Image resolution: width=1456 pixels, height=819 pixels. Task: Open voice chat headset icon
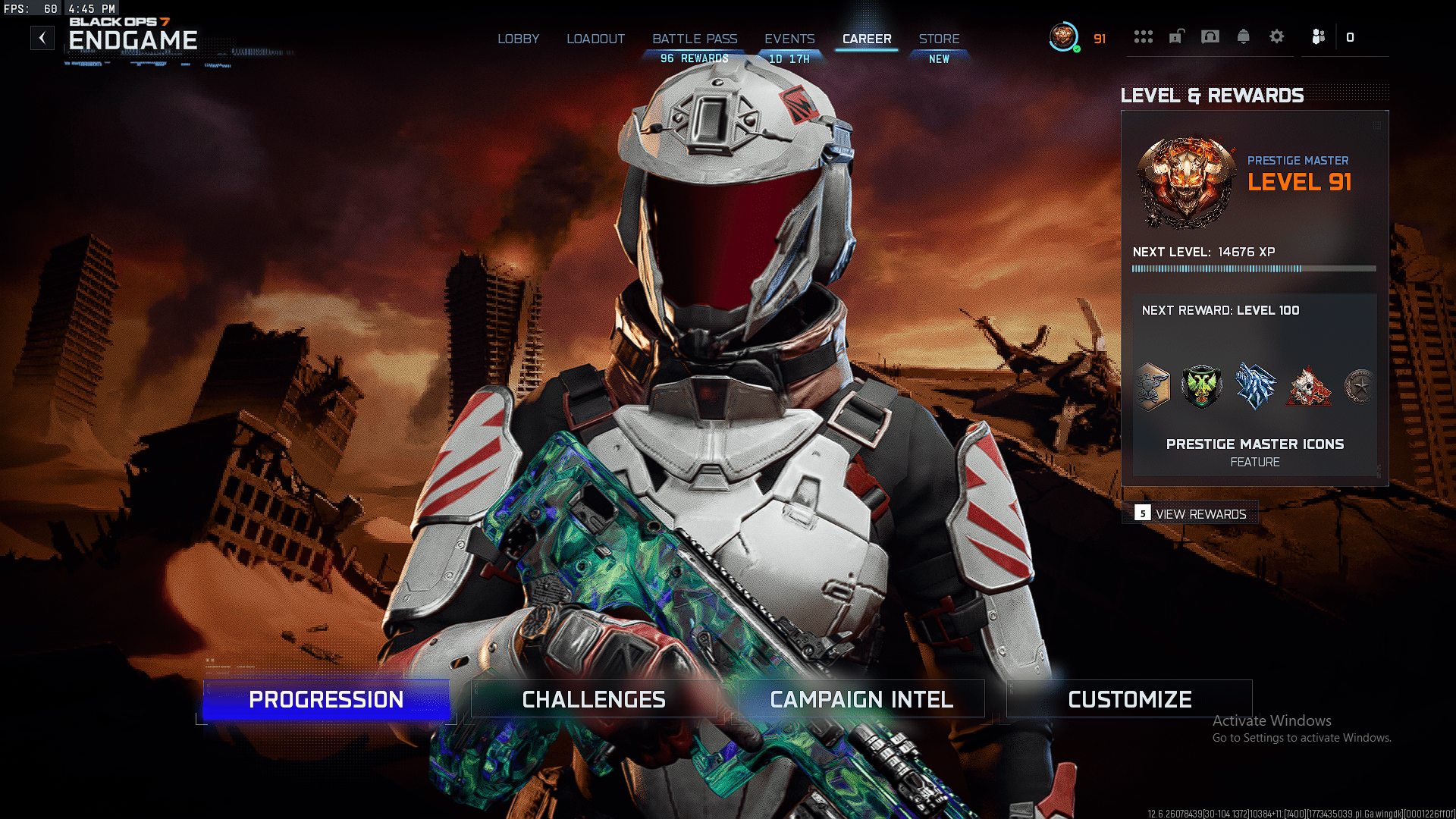(x=1210, y=36)
